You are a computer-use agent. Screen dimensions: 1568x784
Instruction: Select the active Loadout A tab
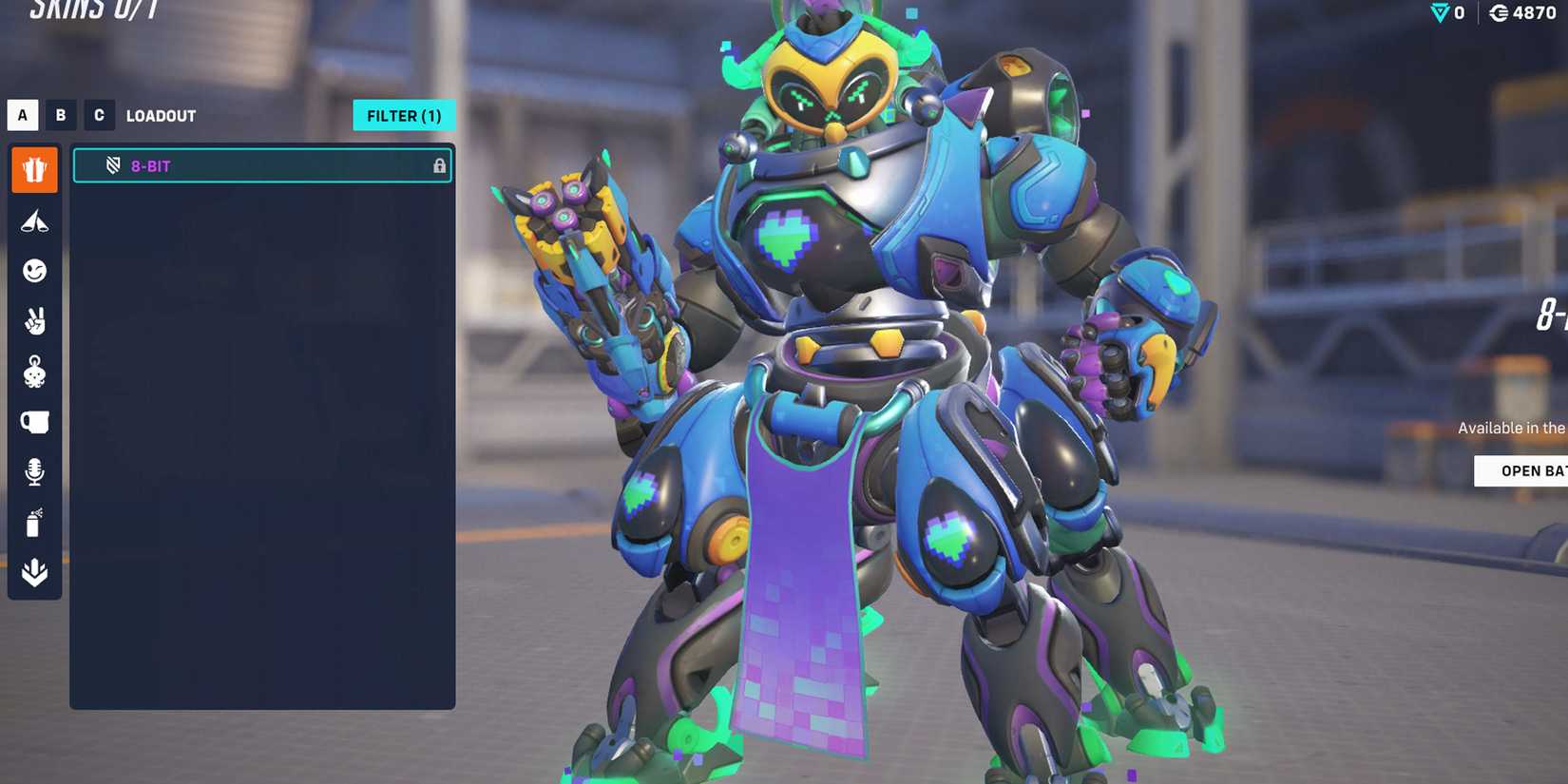21,115
